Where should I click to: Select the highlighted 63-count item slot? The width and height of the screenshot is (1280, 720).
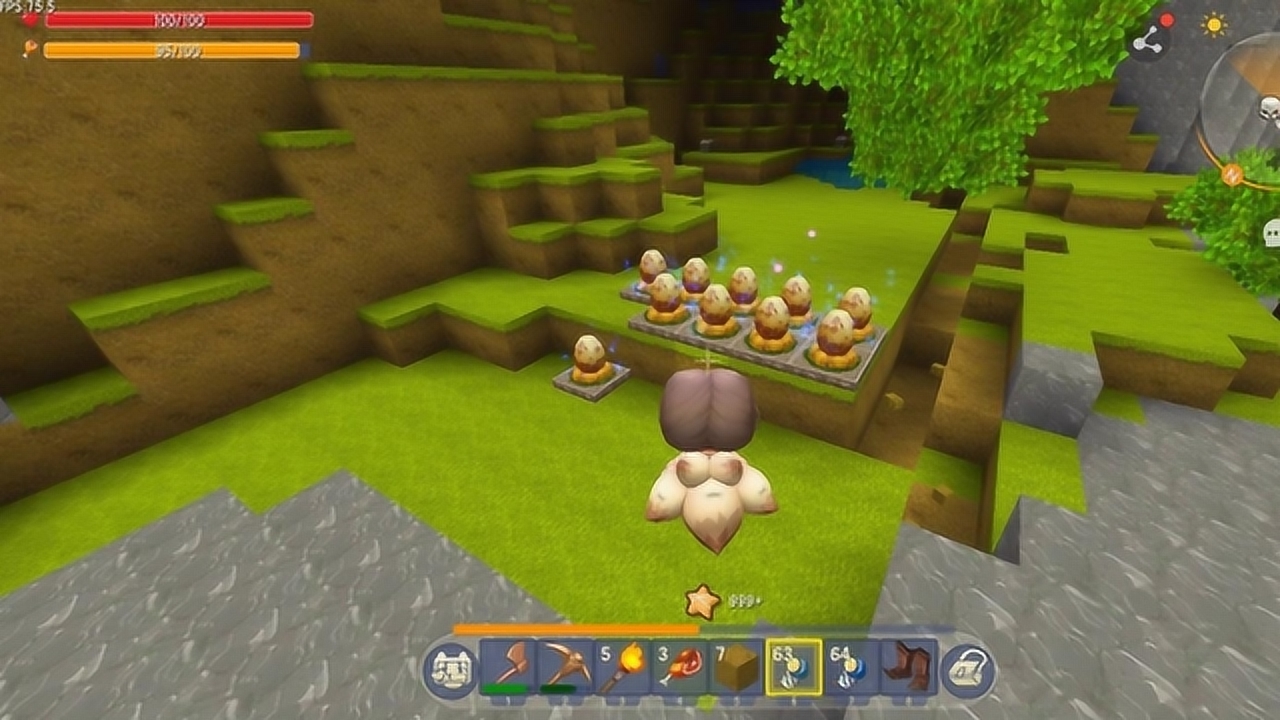point(794,667)
